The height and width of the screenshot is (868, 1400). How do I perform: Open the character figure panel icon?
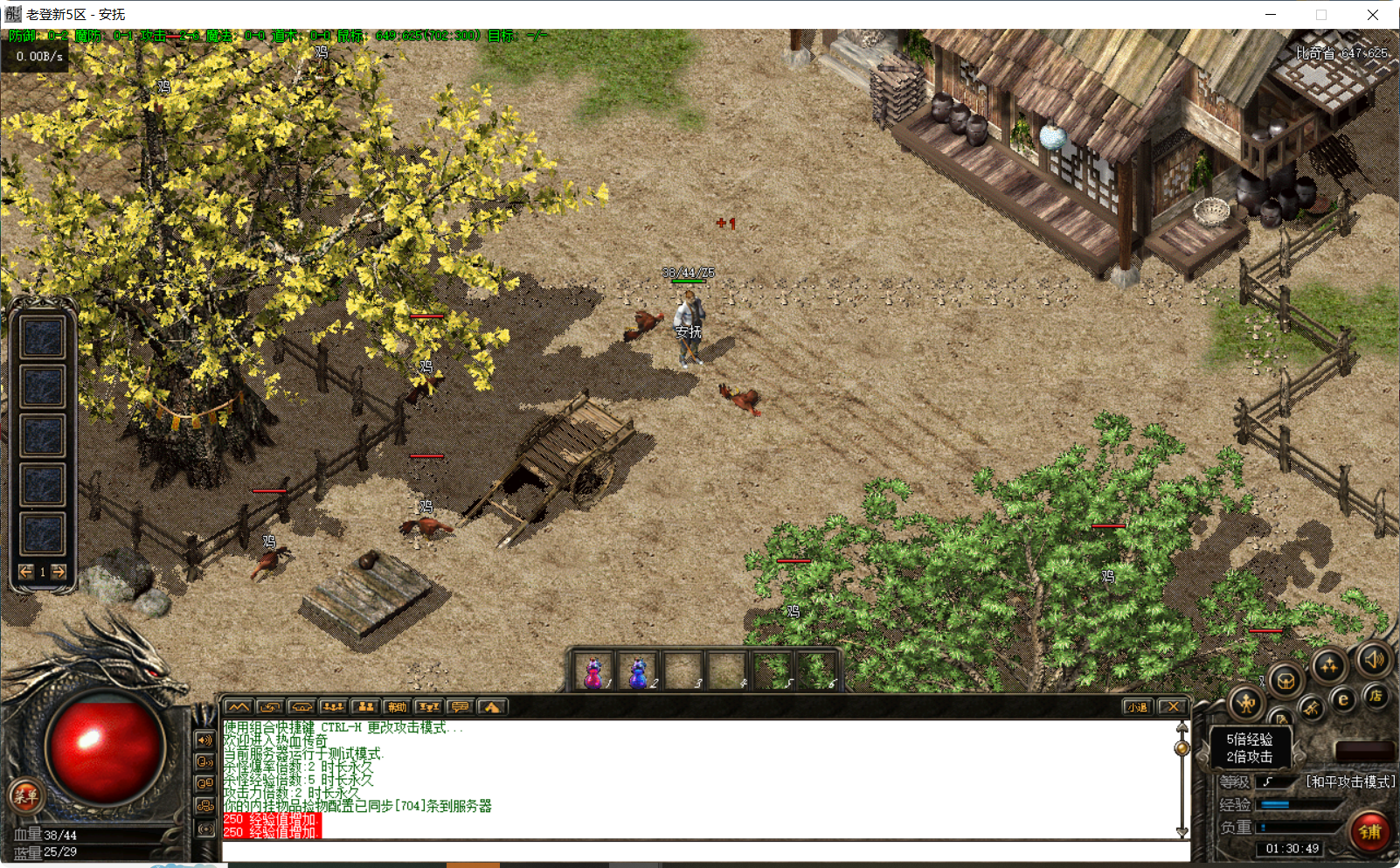point(1246,702)
